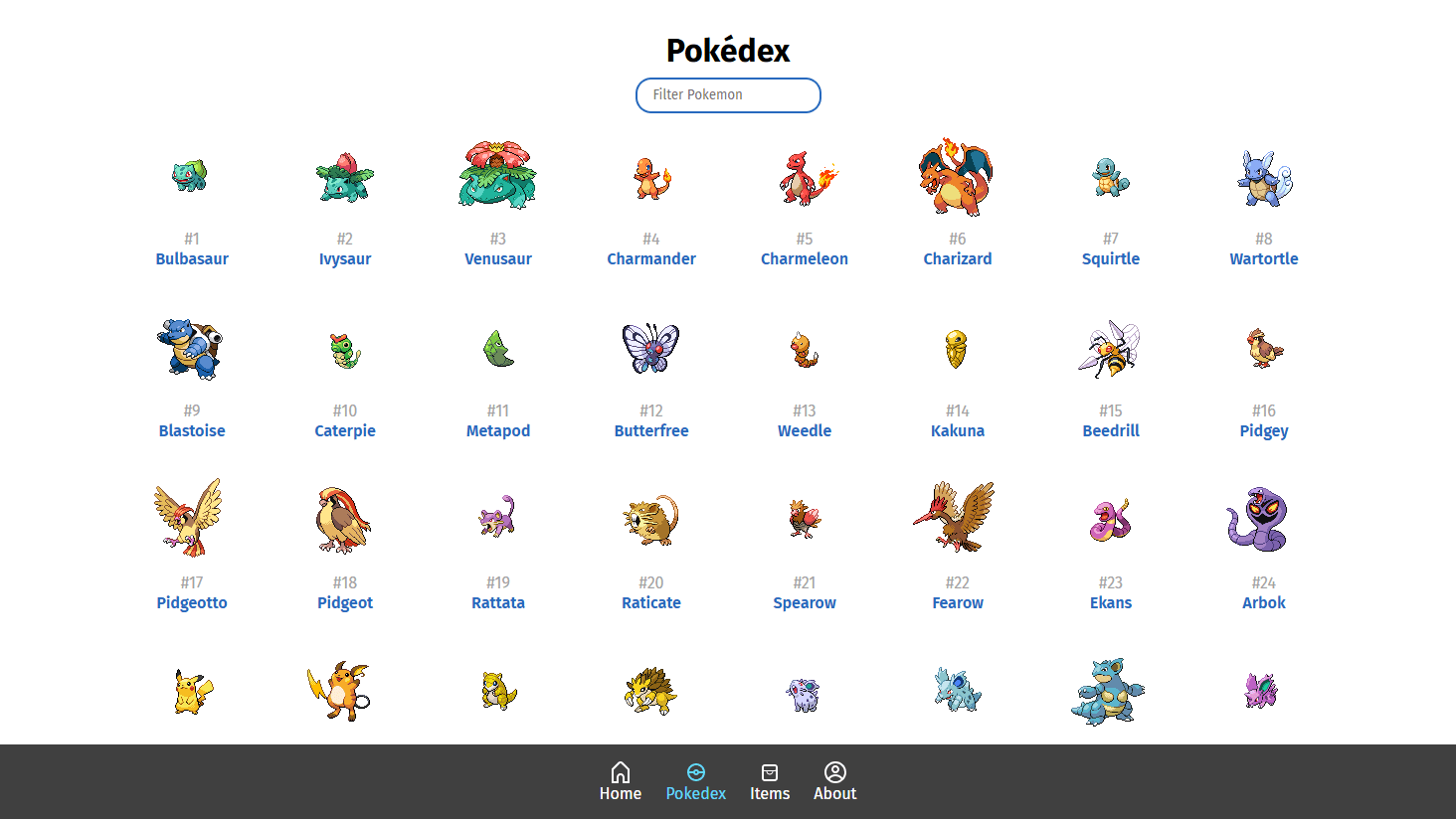Click the Home icon in bottom navigation
1456x819 pixels.
pos(621,770)
